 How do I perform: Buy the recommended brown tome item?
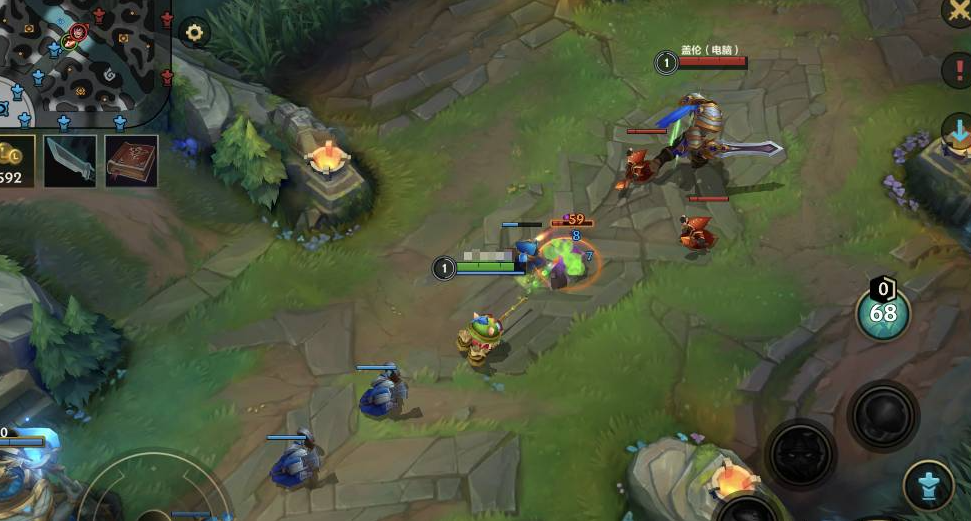[131, 160]
